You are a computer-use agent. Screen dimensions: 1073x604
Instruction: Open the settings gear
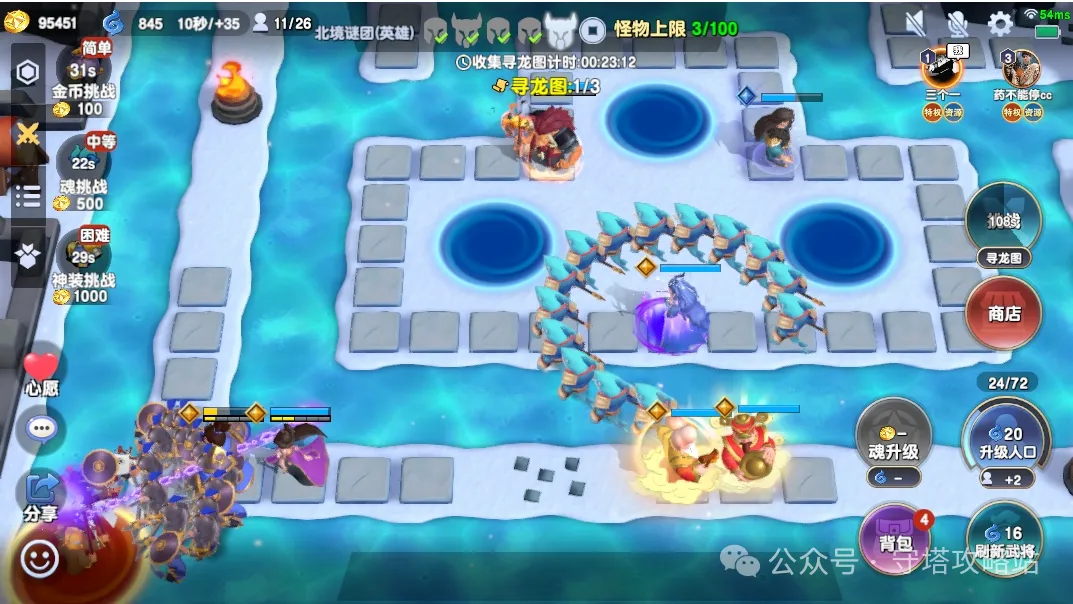1000,23
